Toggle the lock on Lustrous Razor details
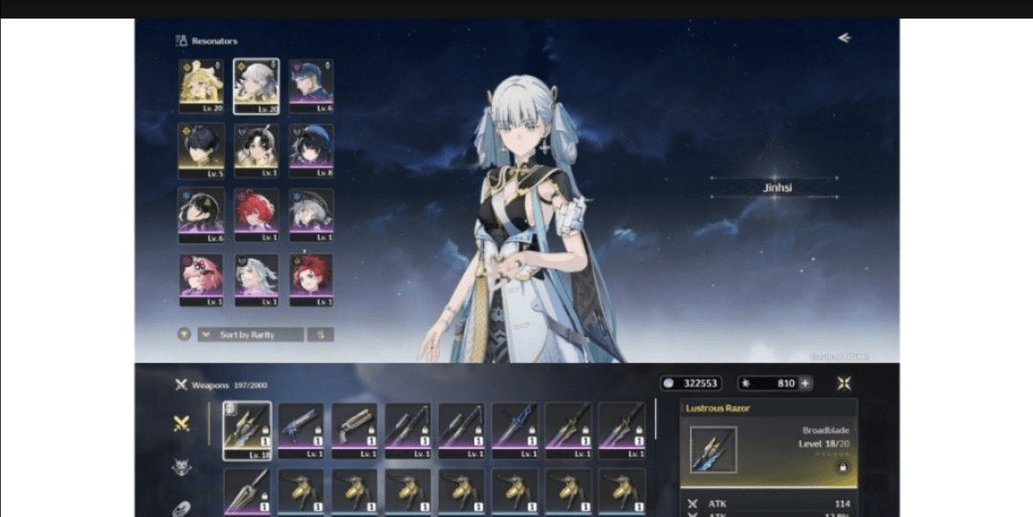Viewport: 1033px width, 517px height. tap(842, 466)
